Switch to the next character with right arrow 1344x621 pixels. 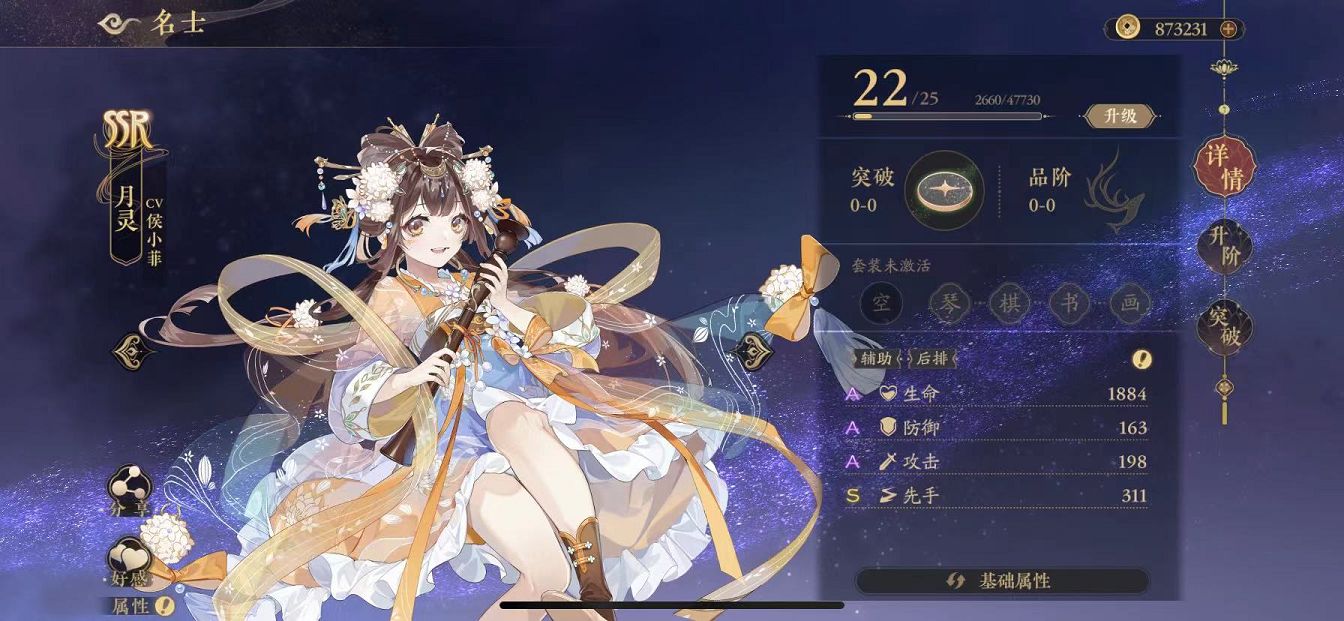(x=752, y=351)
